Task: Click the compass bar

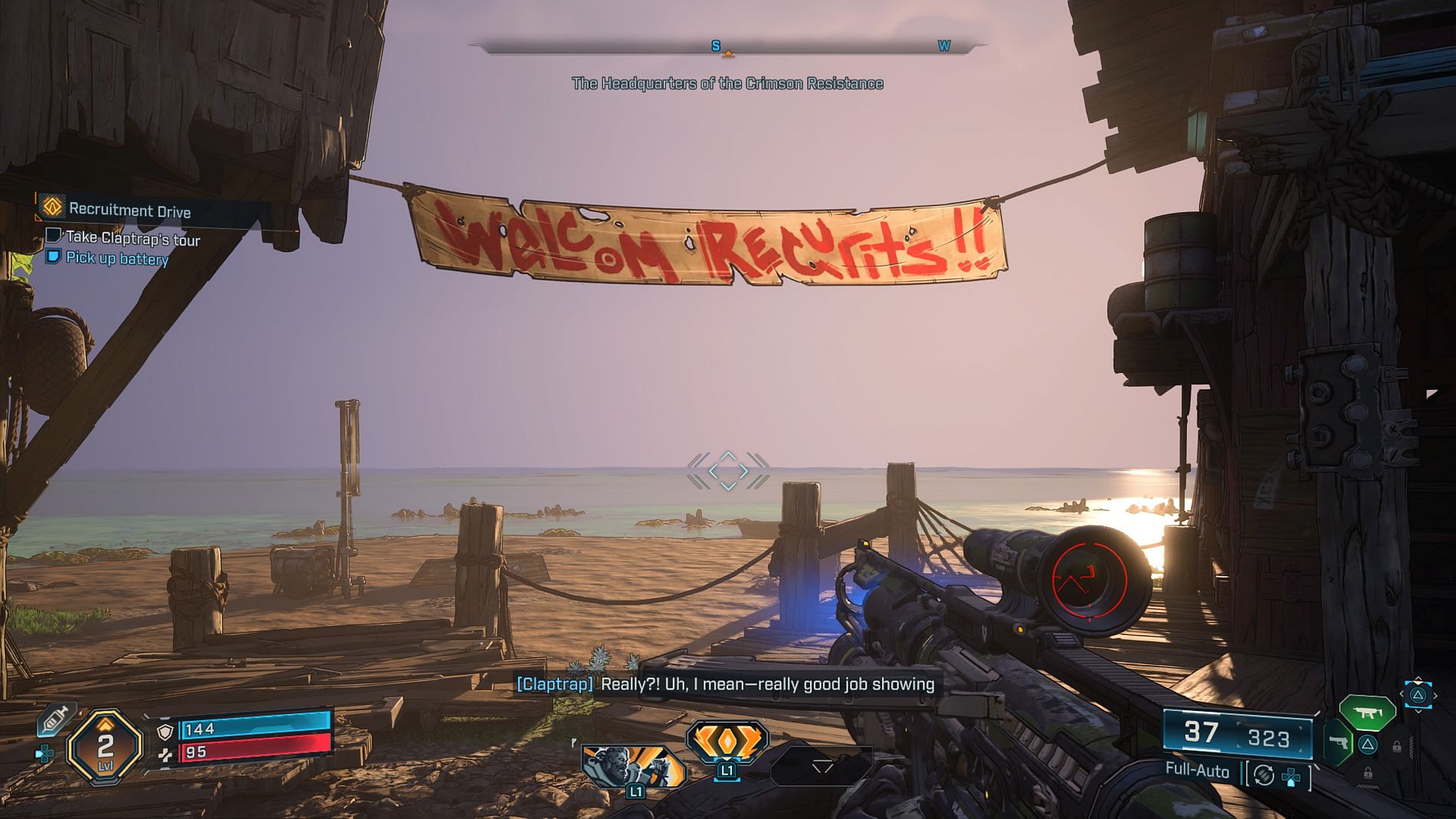Action: 727,48
